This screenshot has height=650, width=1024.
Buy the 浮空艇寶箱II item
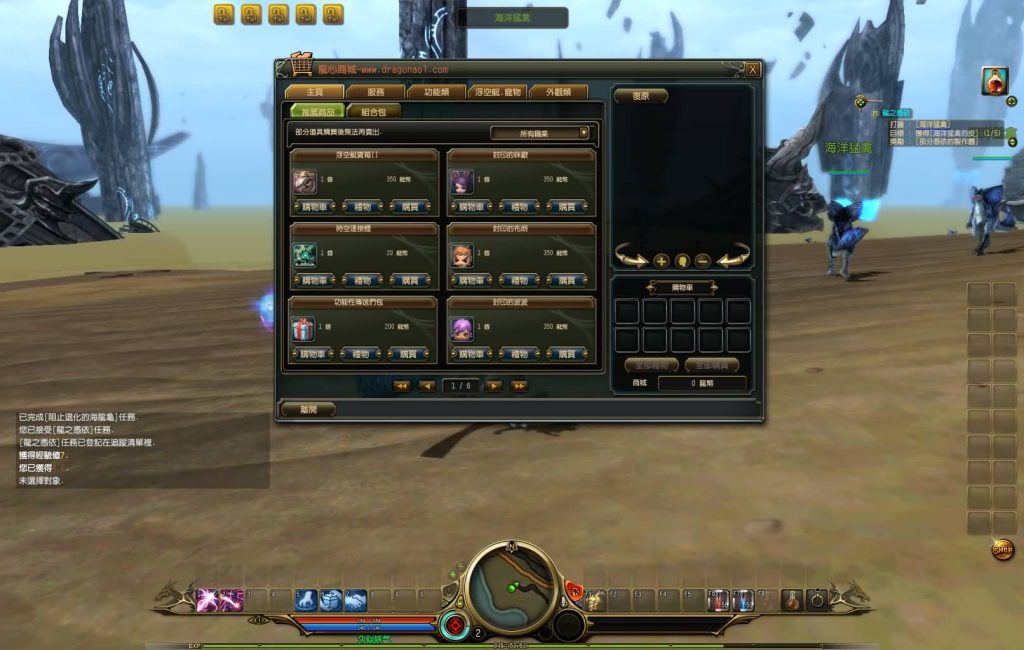(x=407, y=207)
